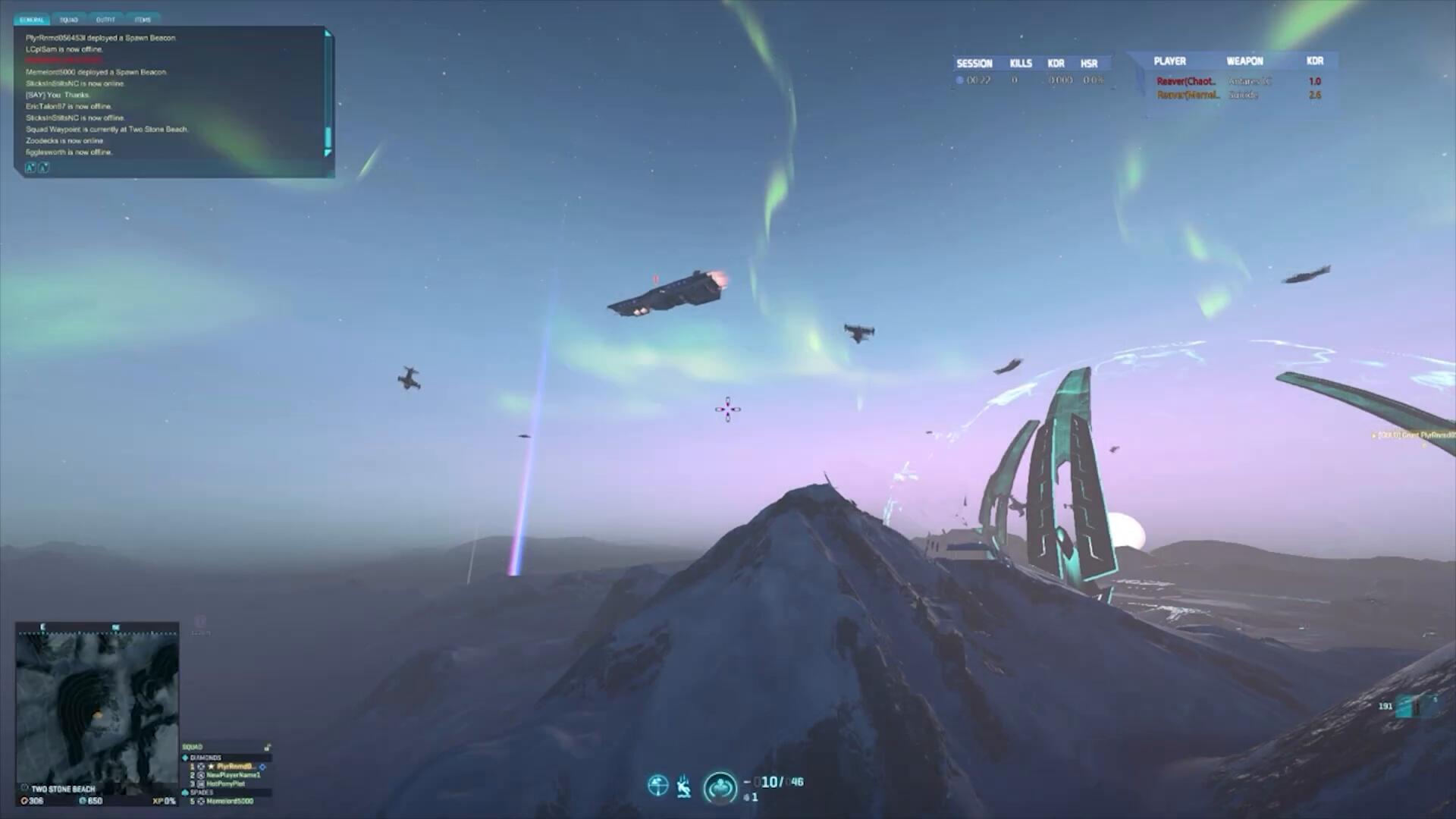The height and width of the screenshot is (819, 1456).
Task: Open the Squad chat tab
Action: click(x=69, y=20)
